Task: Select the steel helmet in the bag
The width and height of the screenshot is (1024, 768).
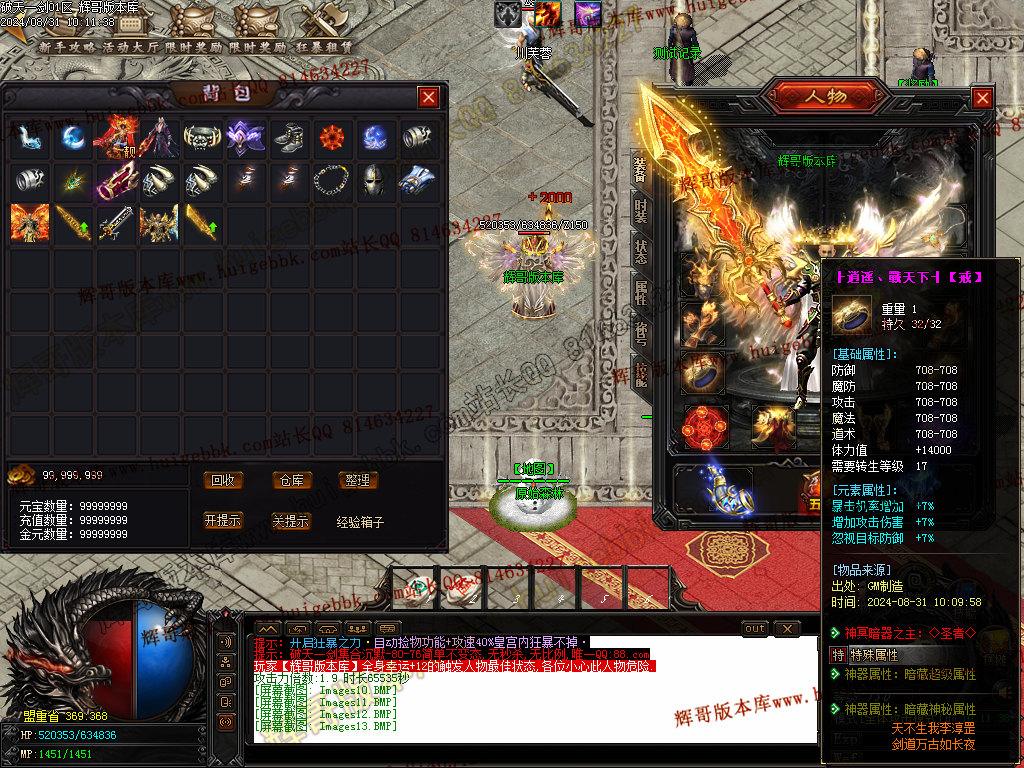Action: pyautogui.click(x=373, y=180)
